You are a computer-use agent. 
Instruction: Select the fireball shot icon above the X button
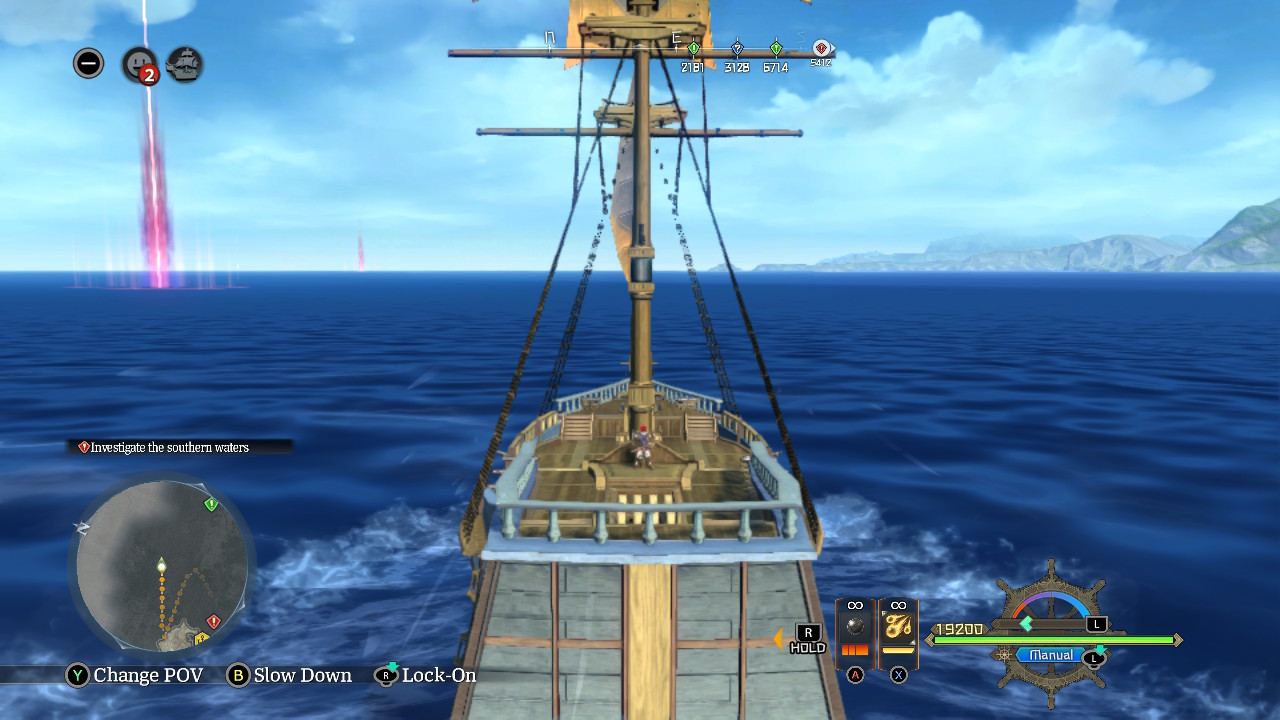click(x=897, y=625)
